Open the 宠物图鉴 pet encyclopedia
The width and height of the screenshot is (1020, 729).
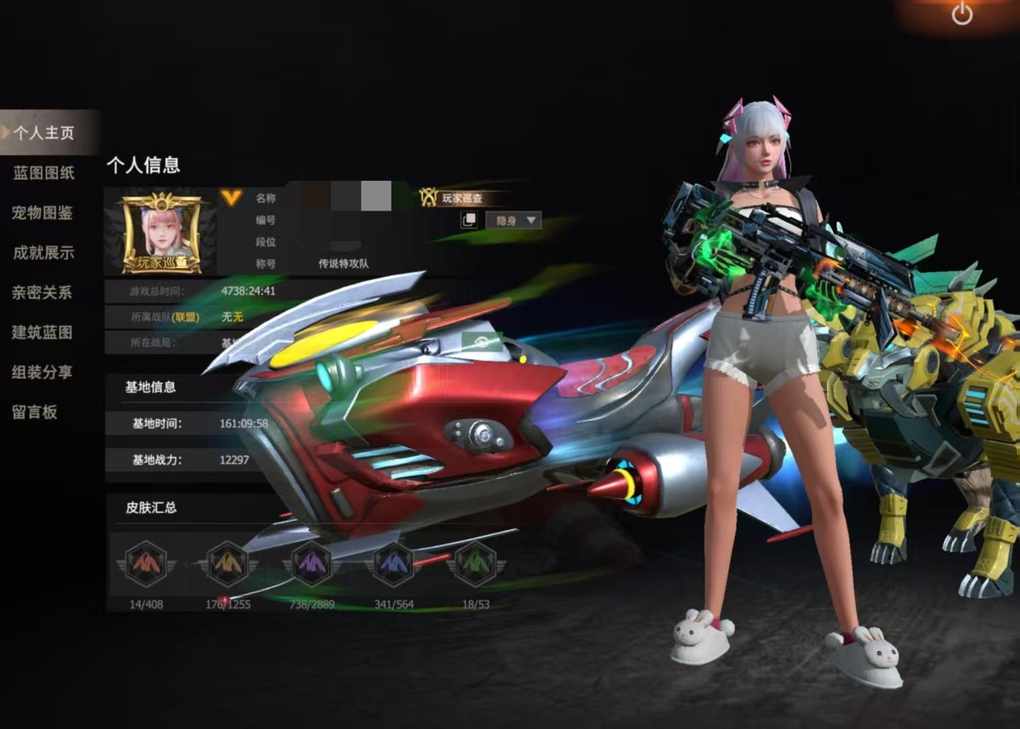coord(43,213)
